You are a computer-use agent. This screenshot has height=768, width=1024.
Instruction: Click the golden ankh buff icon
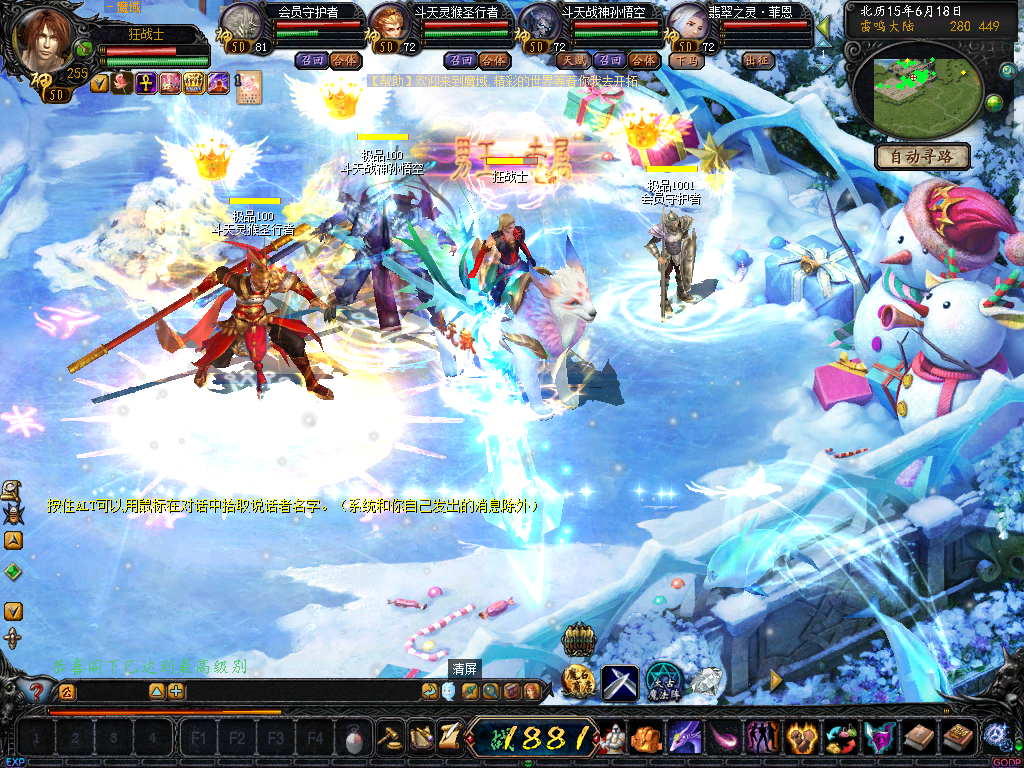click(146, 83)
